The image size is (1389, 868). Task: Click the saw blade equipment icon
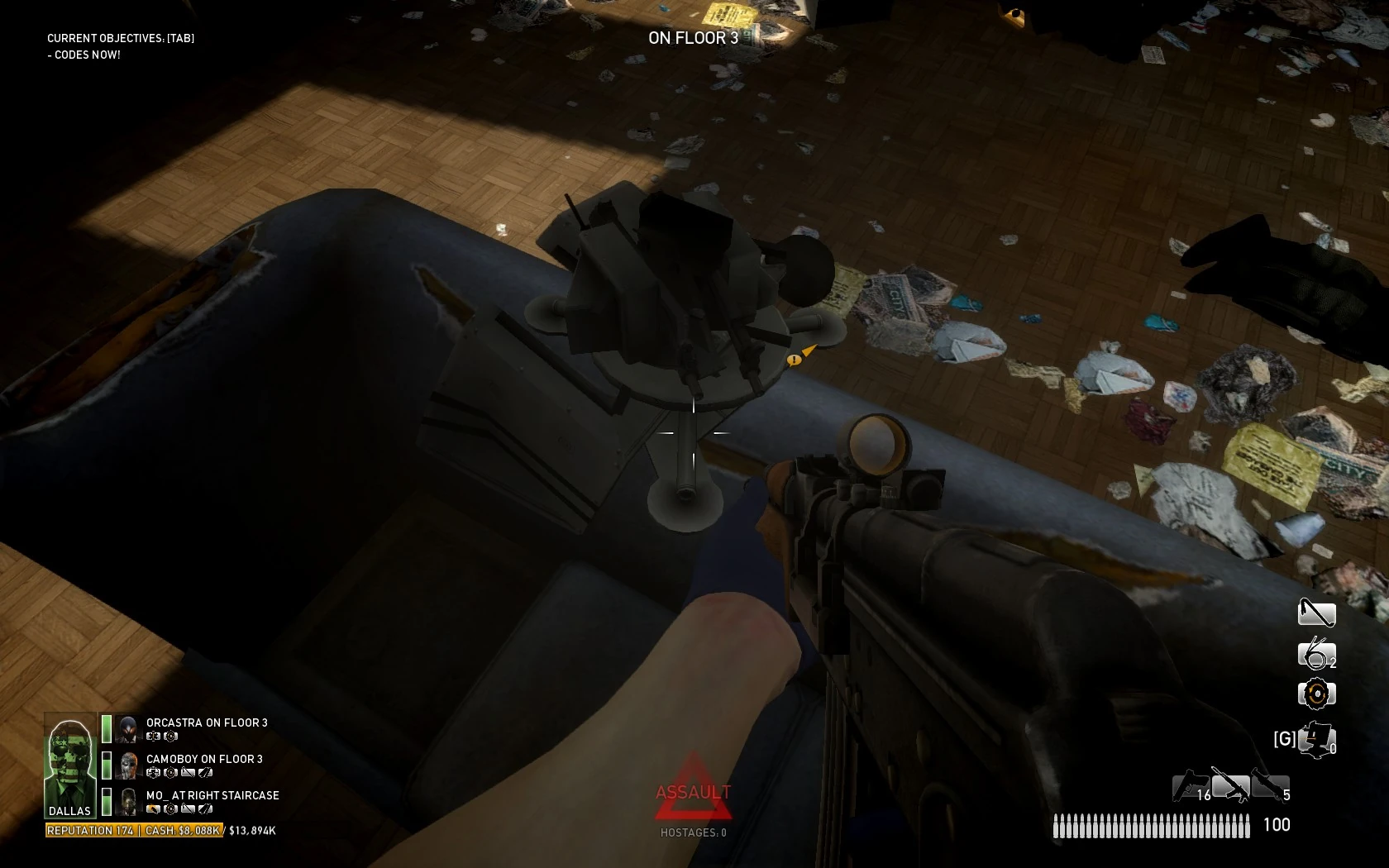(1316, 694)
